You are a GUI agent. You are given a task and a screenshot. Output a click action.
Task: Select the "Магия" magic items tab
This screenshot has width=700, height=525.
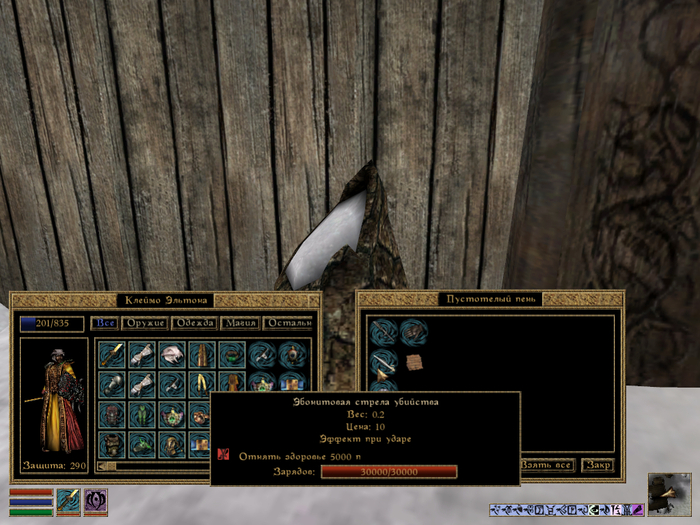240,323
